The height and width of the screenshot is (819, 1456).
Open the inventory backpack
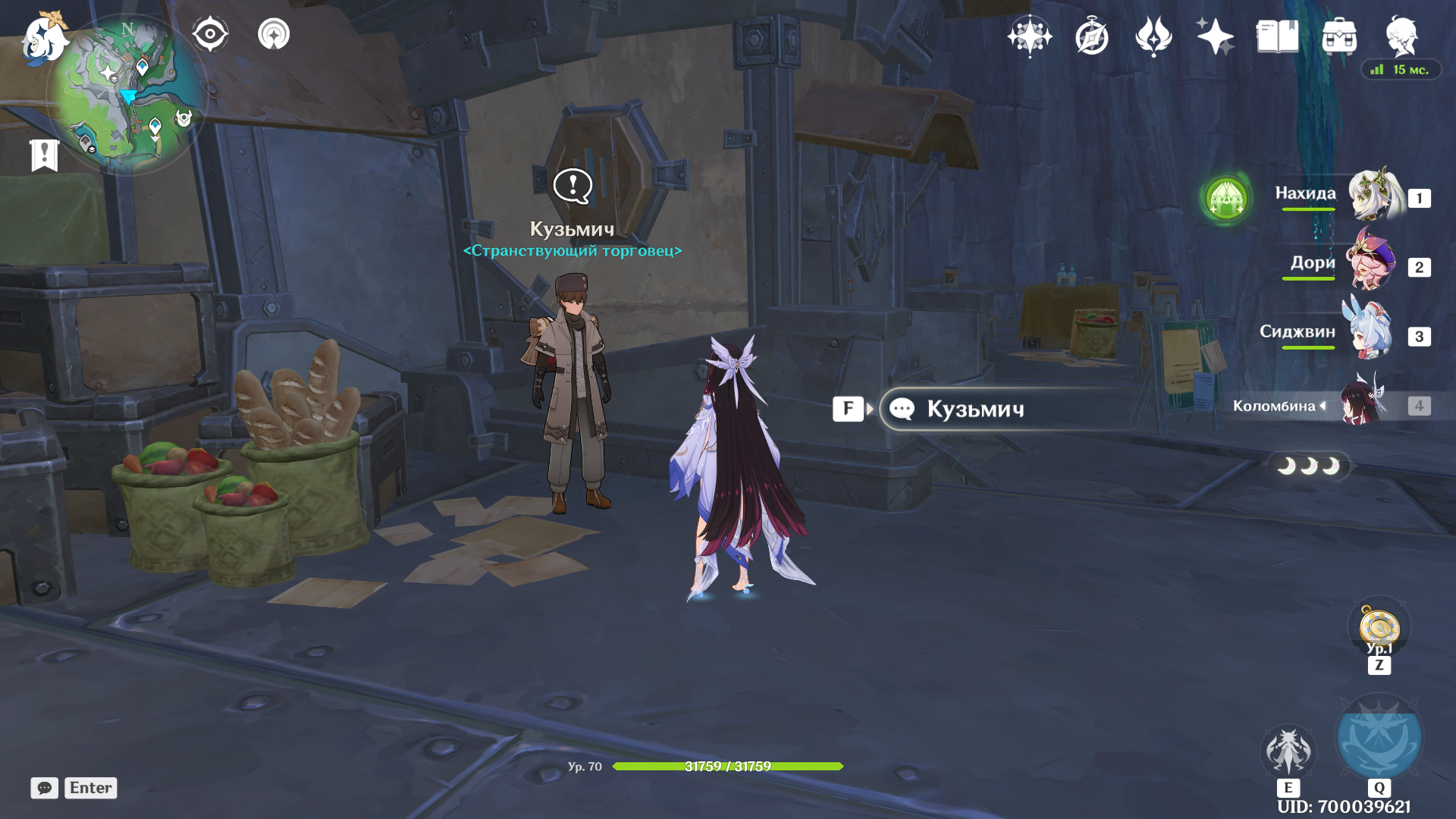[1339, 36]
